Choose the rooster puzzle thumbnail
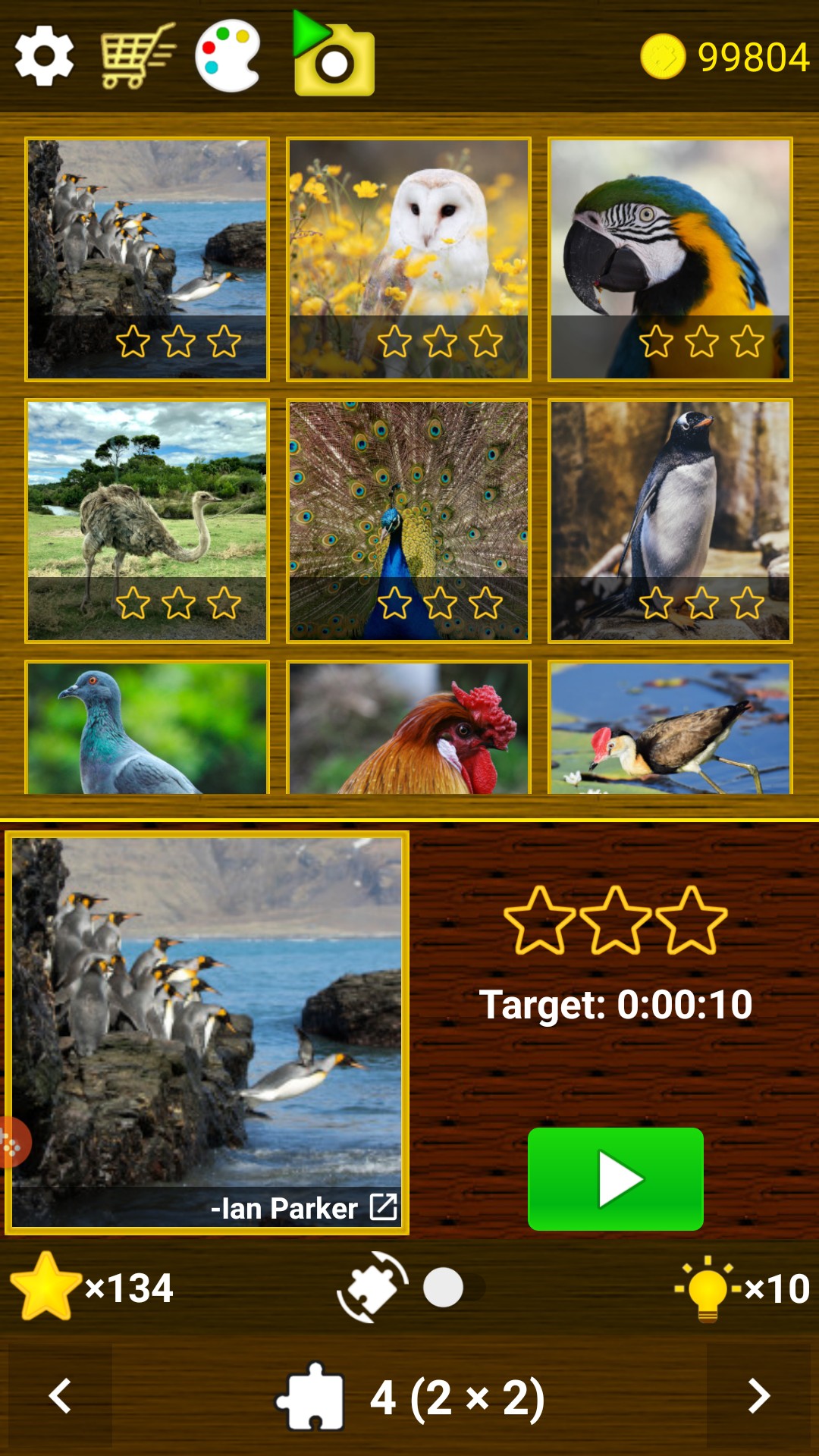Viewport: 819px width, 1456px height. 409,728
